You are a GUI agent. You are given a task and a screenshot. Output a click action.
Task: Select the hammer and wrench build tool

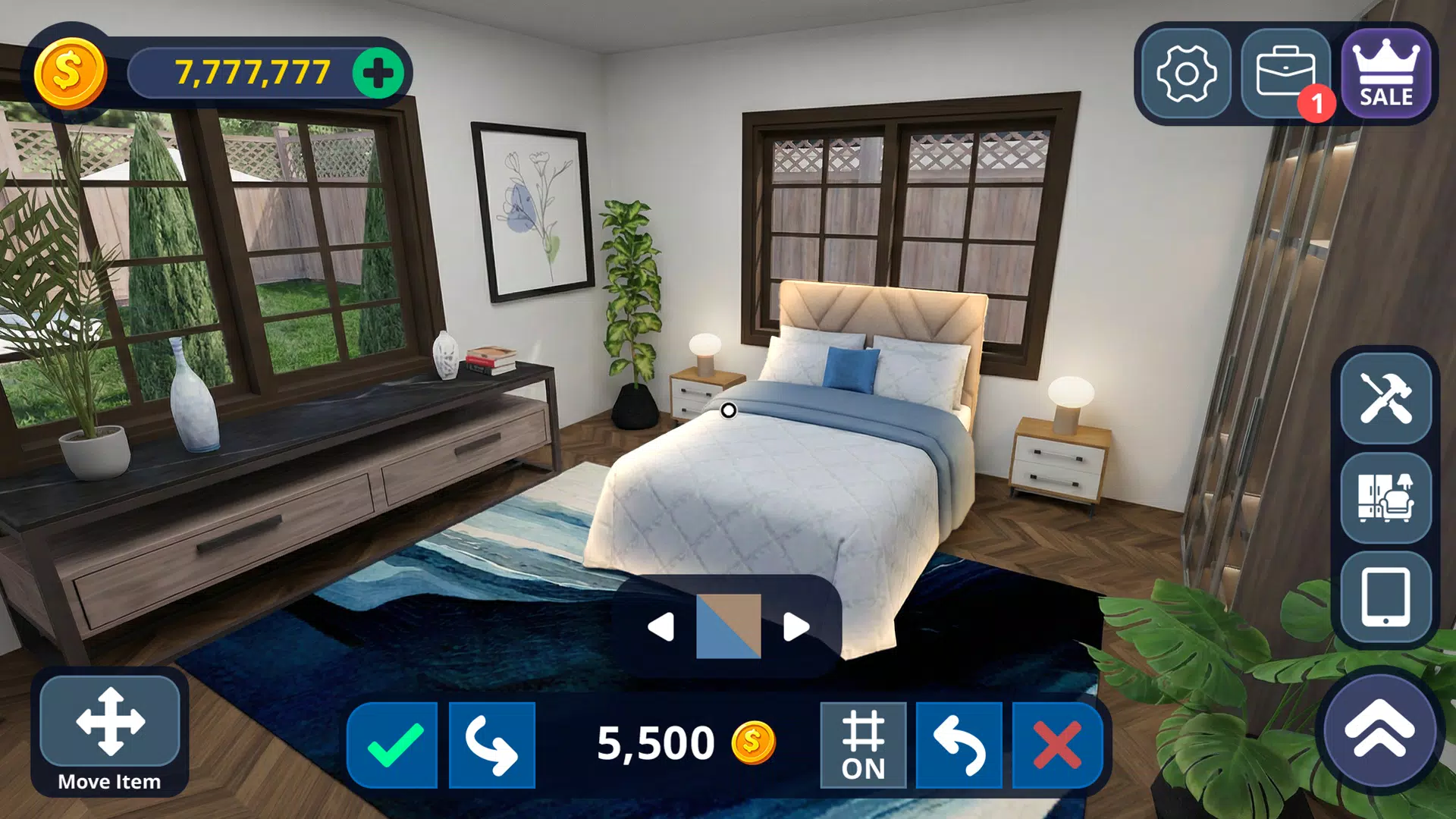1385,402
